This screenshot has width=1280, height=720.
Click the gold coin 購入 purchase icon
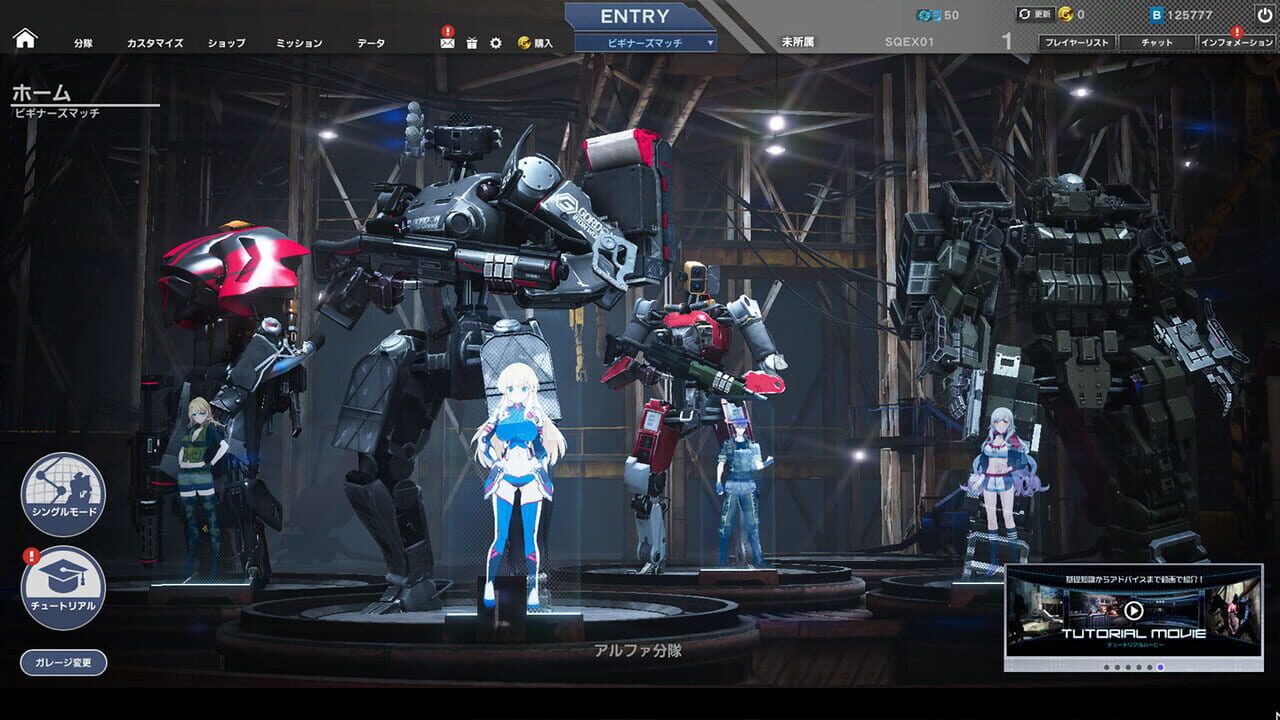coord(525,42)
